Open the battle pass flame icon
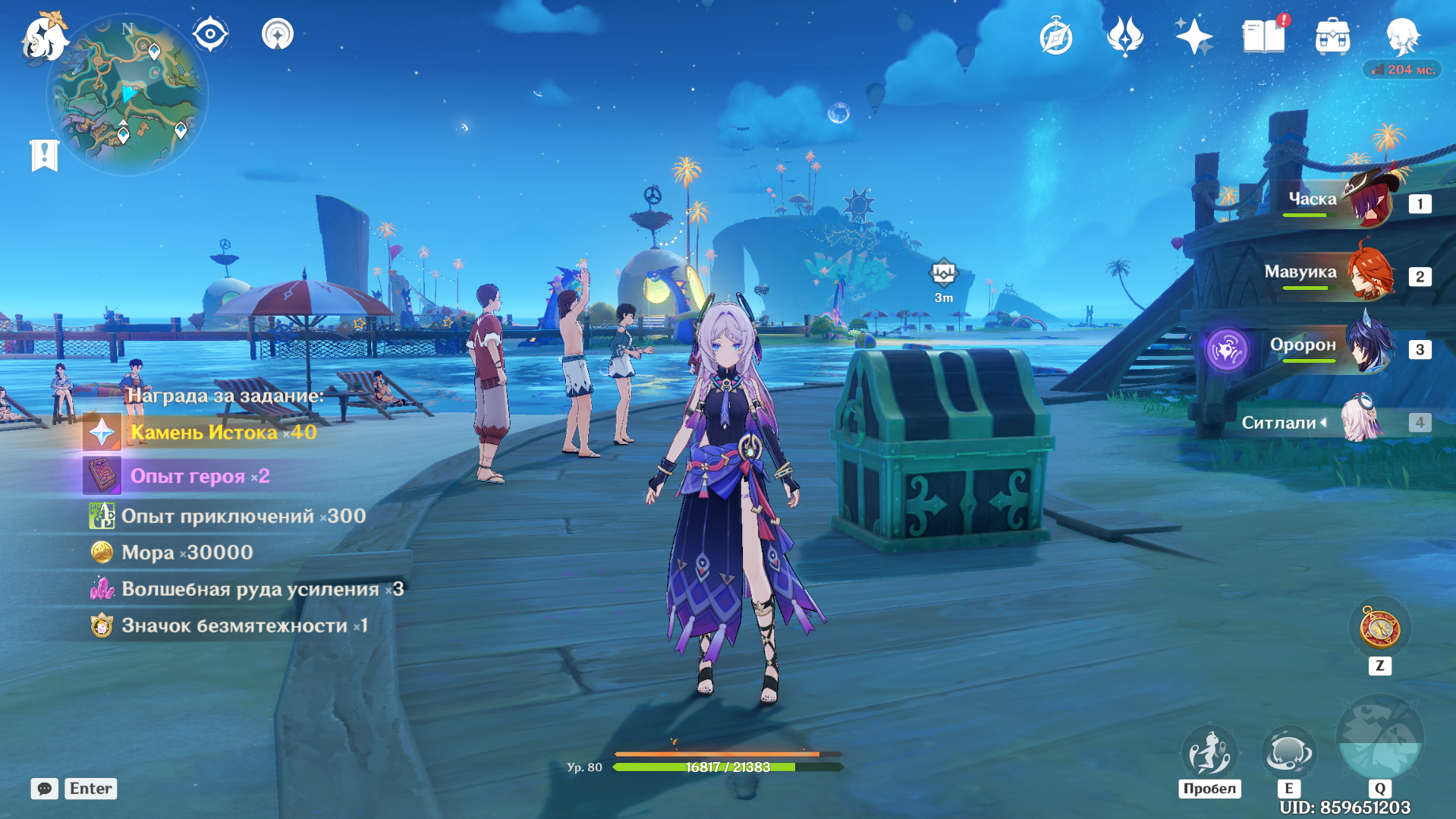The width and height of the screenshot is (1456, 819). (x=1124, y=36)
